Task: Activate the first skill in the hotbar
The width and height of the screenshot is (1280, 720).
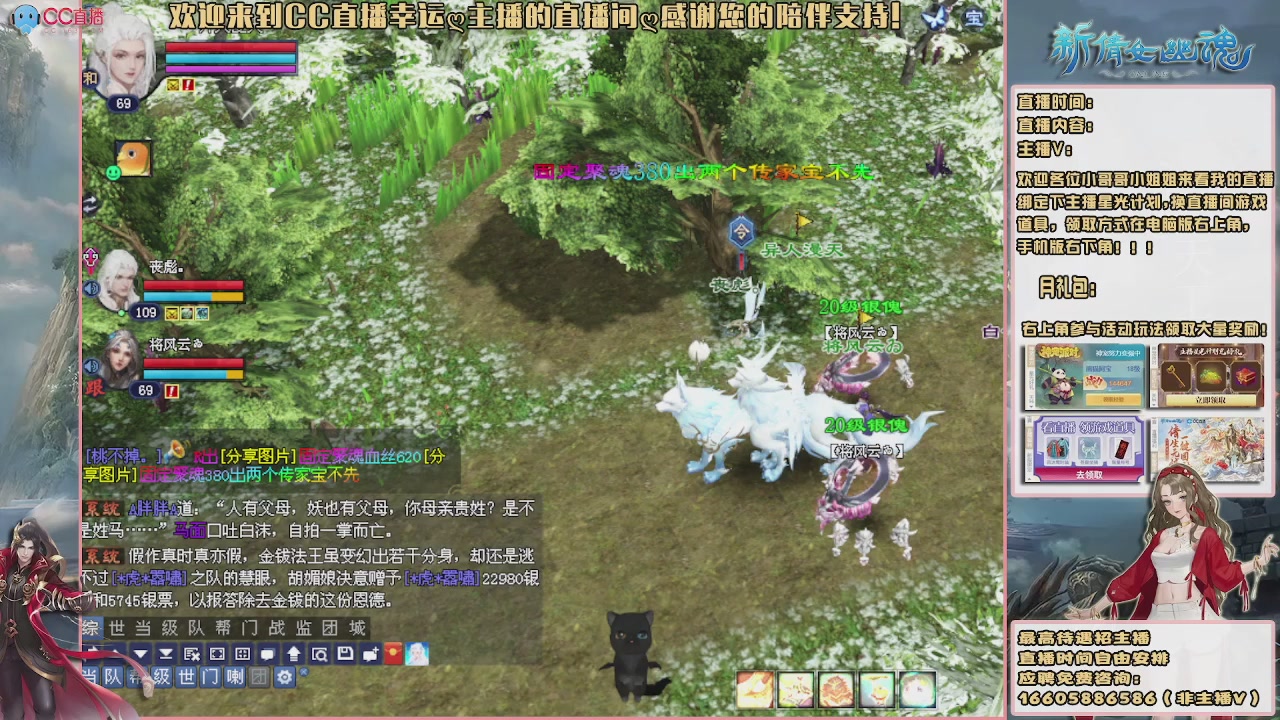Action: [x=755, y=688]
